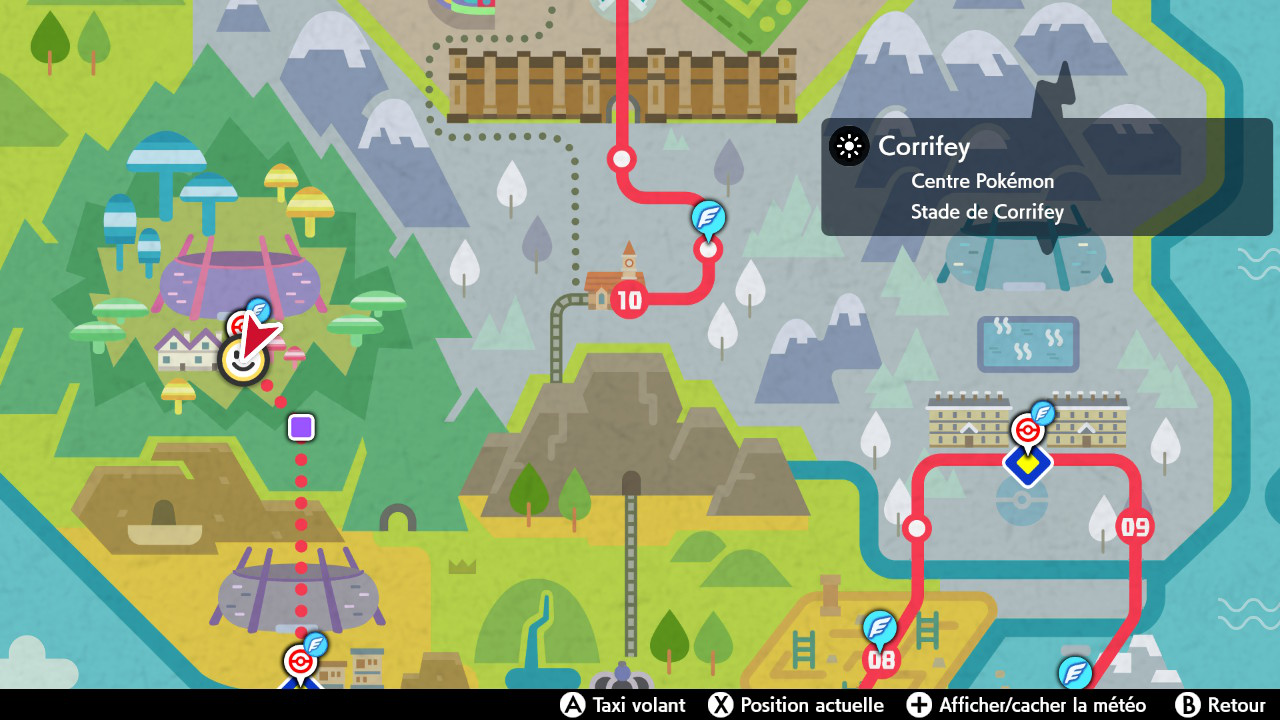
Task: Pick the flying taxi icon above Route 10
Action: click(709, 217)
